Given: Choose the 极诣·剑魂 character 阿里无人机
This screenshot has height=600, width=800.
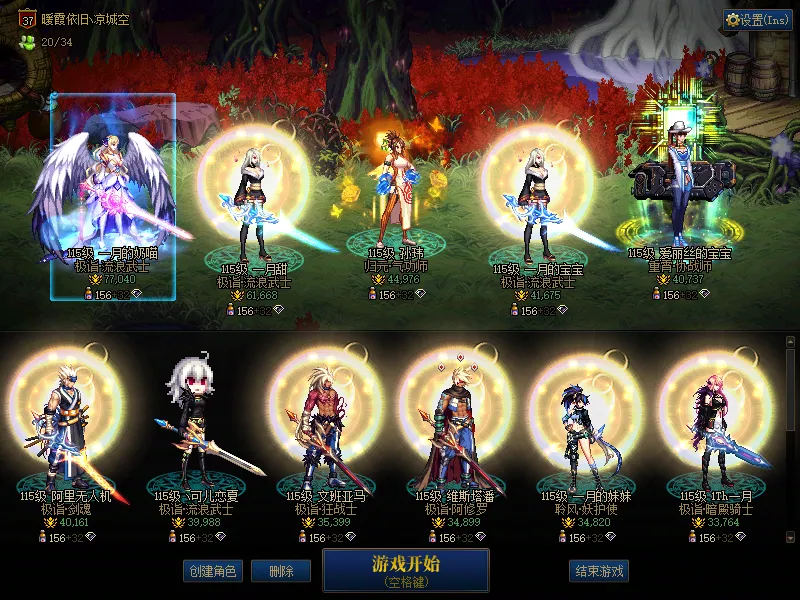Looking at the screenshot, I should click(x=65, y=430).
